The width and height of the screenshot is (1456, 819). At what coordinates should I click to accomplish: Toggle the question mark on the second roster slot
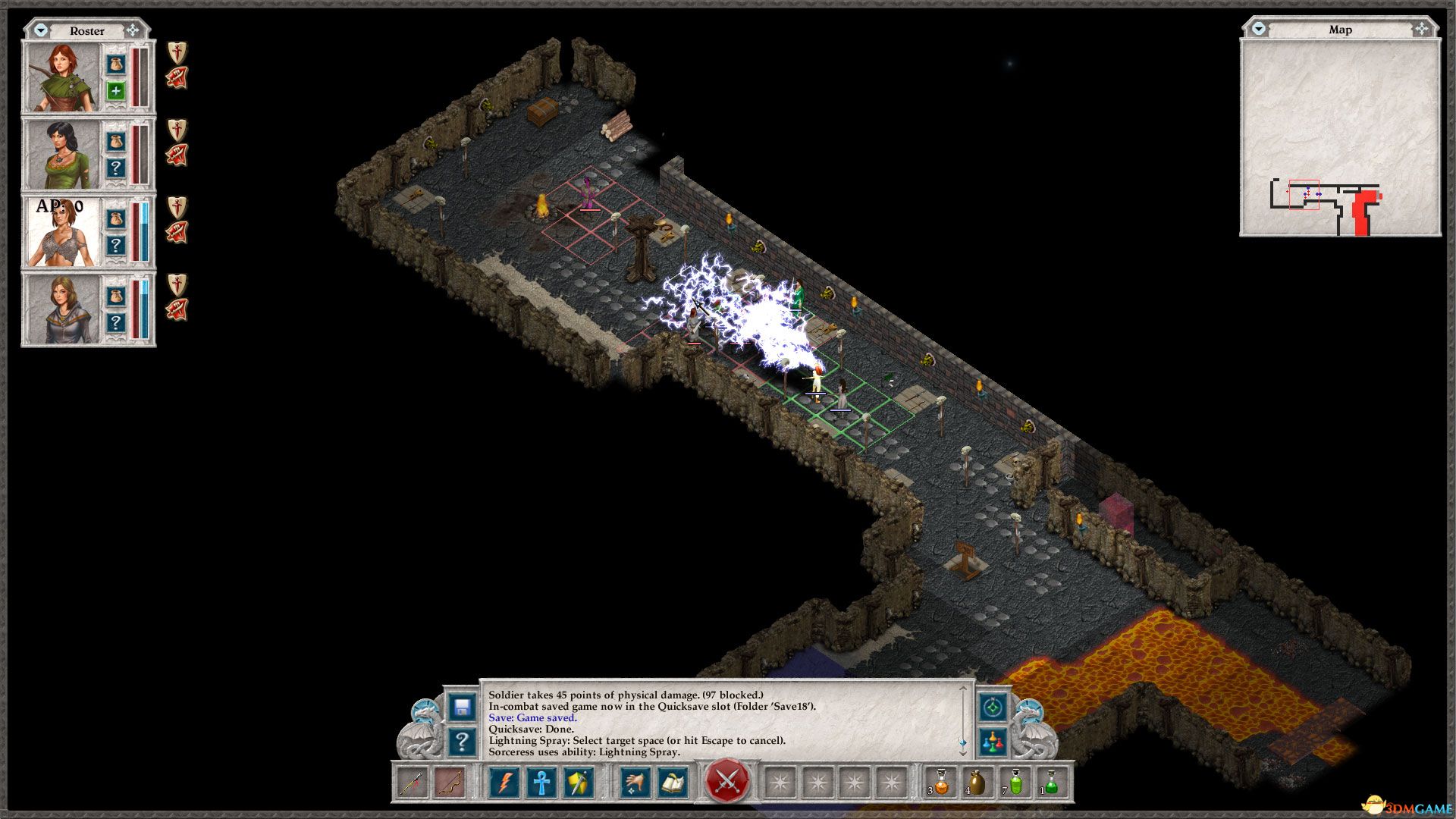coord(115,168)
